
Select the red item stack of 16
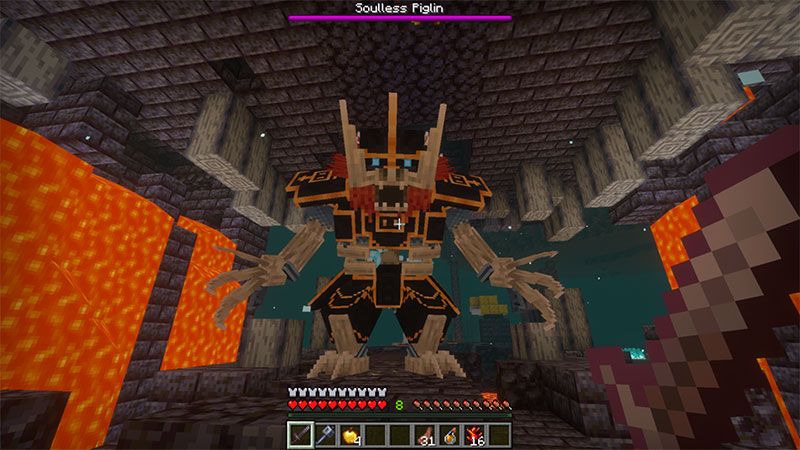click(474, 434)
